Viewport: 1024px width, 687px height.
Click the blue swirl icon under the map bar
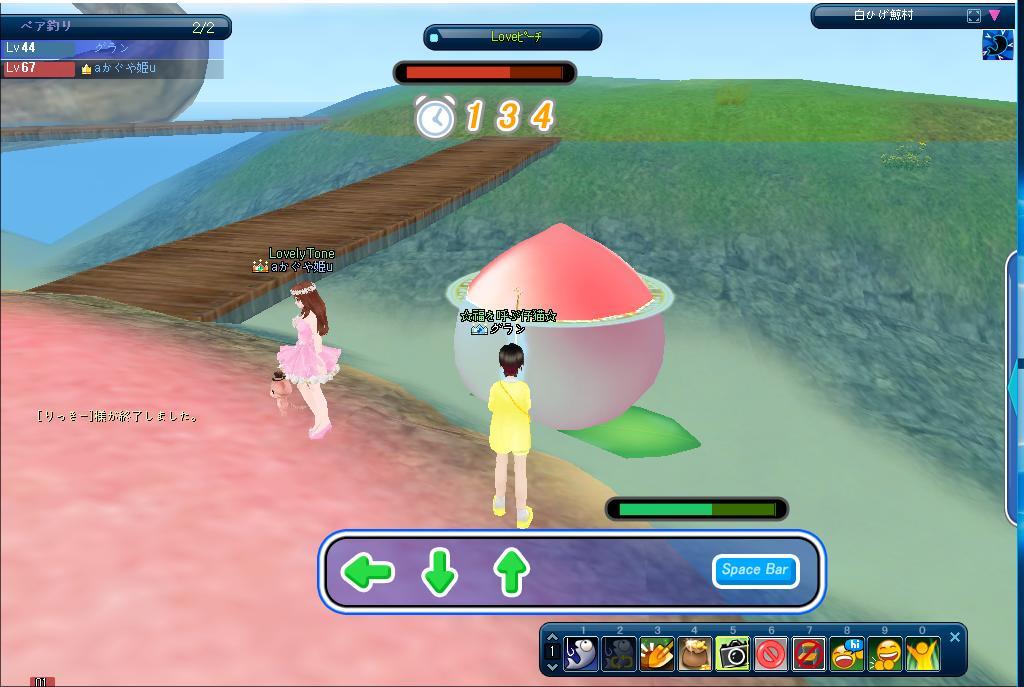[x=997, y=45]
